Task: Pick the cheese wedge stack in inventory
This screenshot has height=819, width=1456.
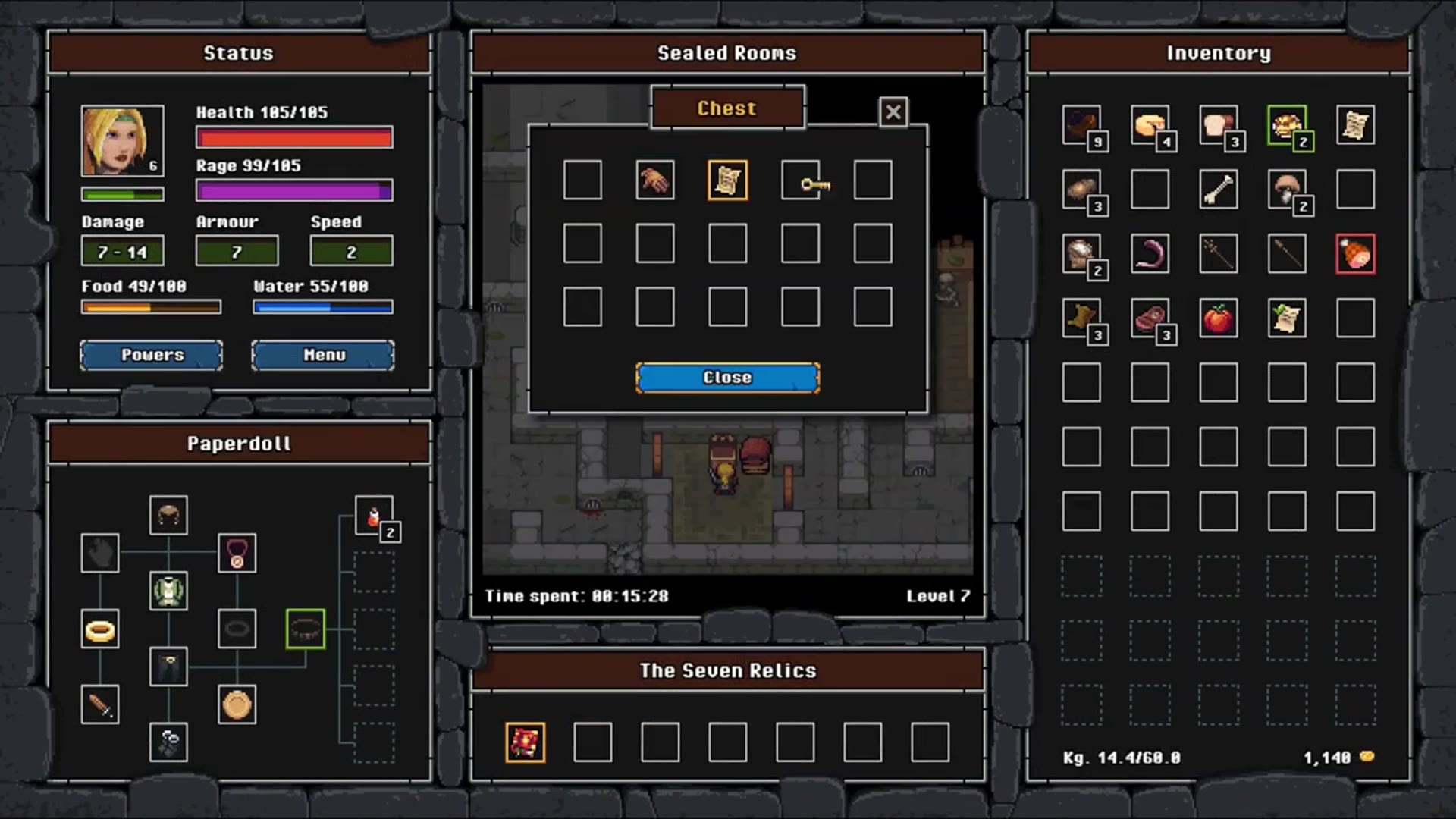Action: (x=1150, y=125)
